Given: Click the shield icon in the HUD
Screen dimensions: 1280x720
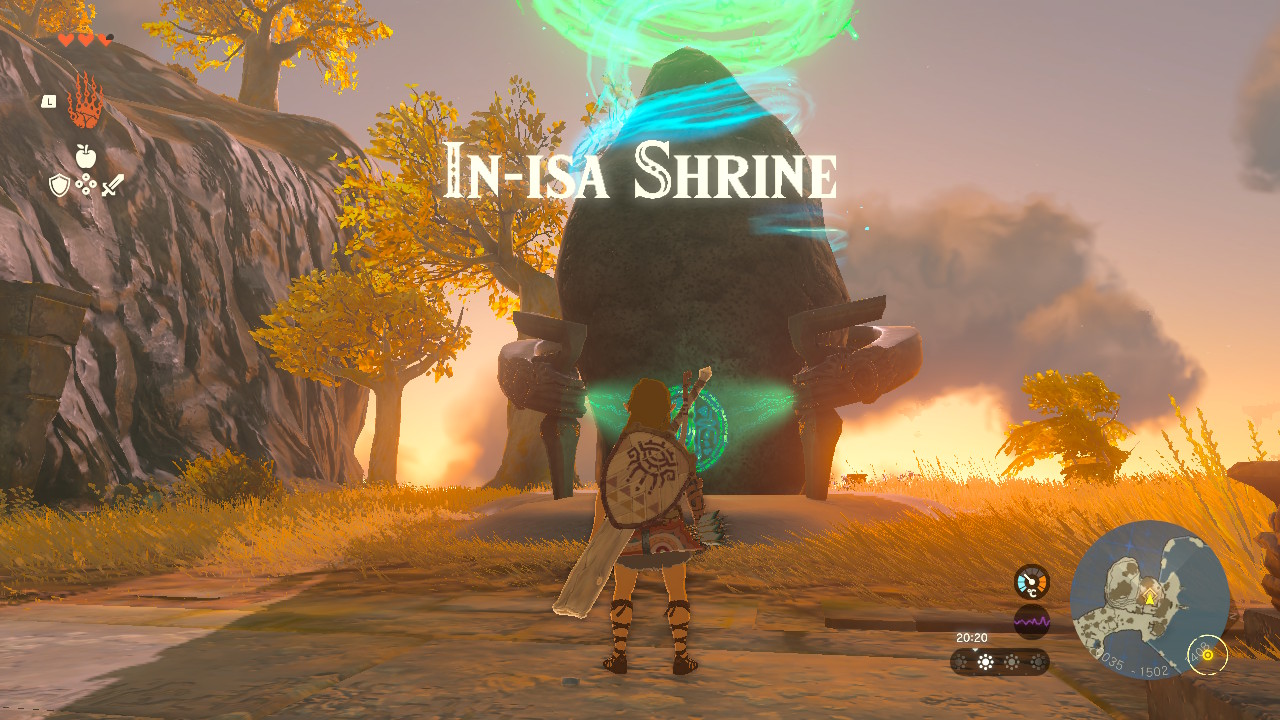Looking at the screenshot, I should tap(60, 185).
